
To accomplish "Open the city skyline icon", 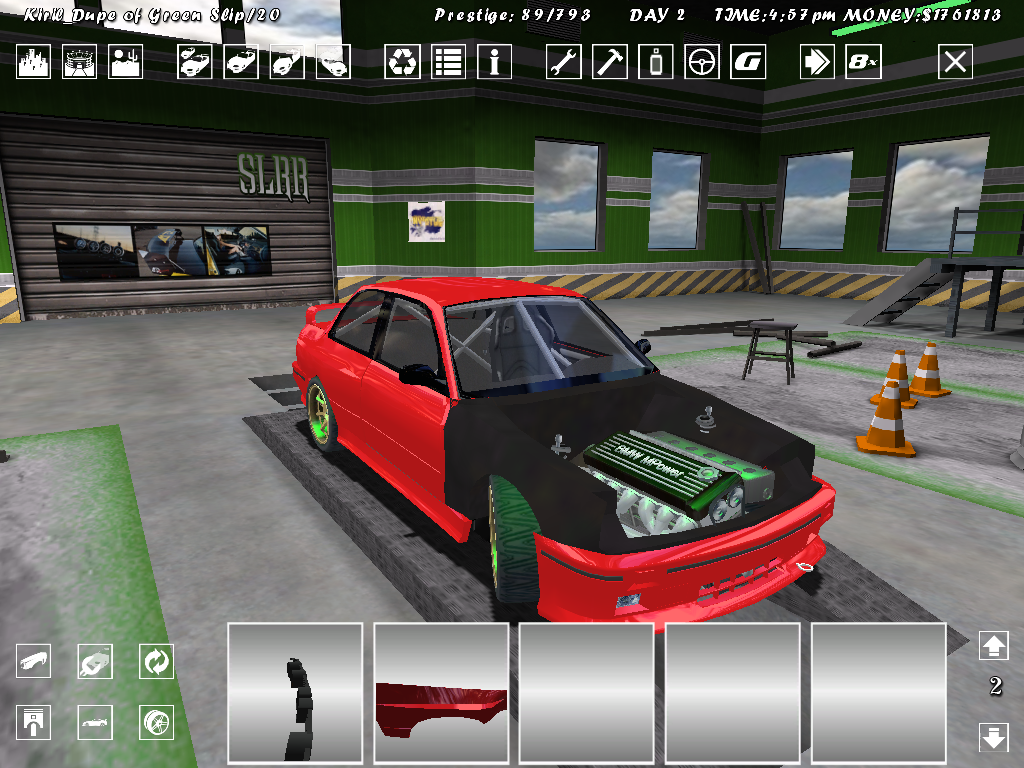I will [x=35, y=62].
